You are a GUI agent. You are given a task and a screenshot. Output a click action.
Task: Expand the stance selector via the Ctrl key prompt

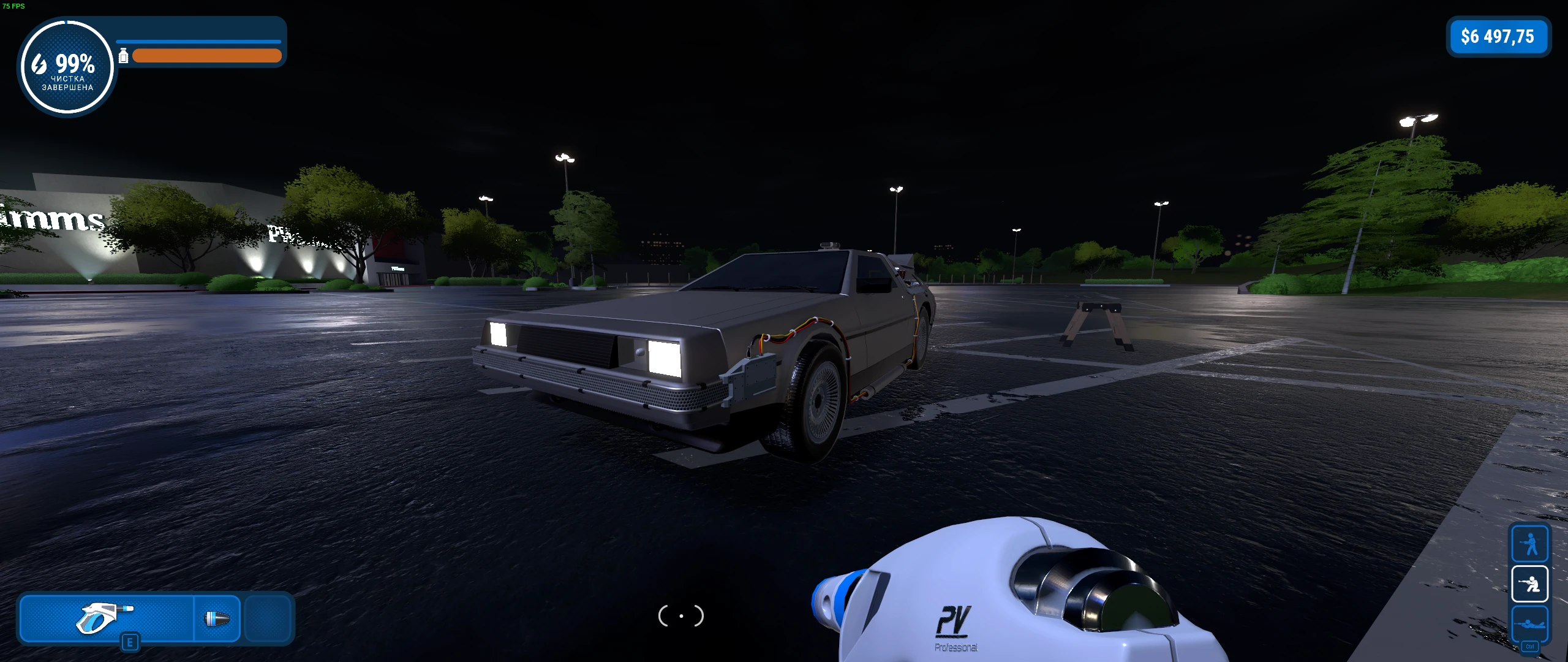pos(1529,645)
